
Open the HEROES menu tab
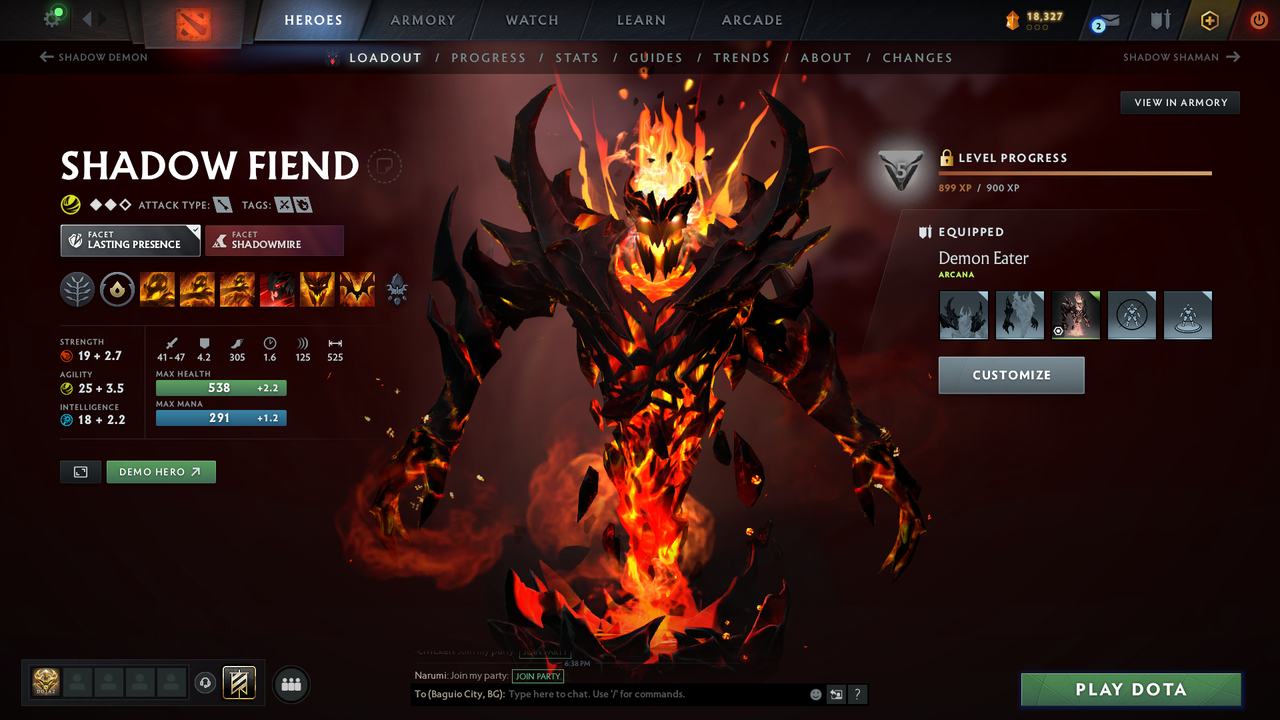tap(313, 19)
